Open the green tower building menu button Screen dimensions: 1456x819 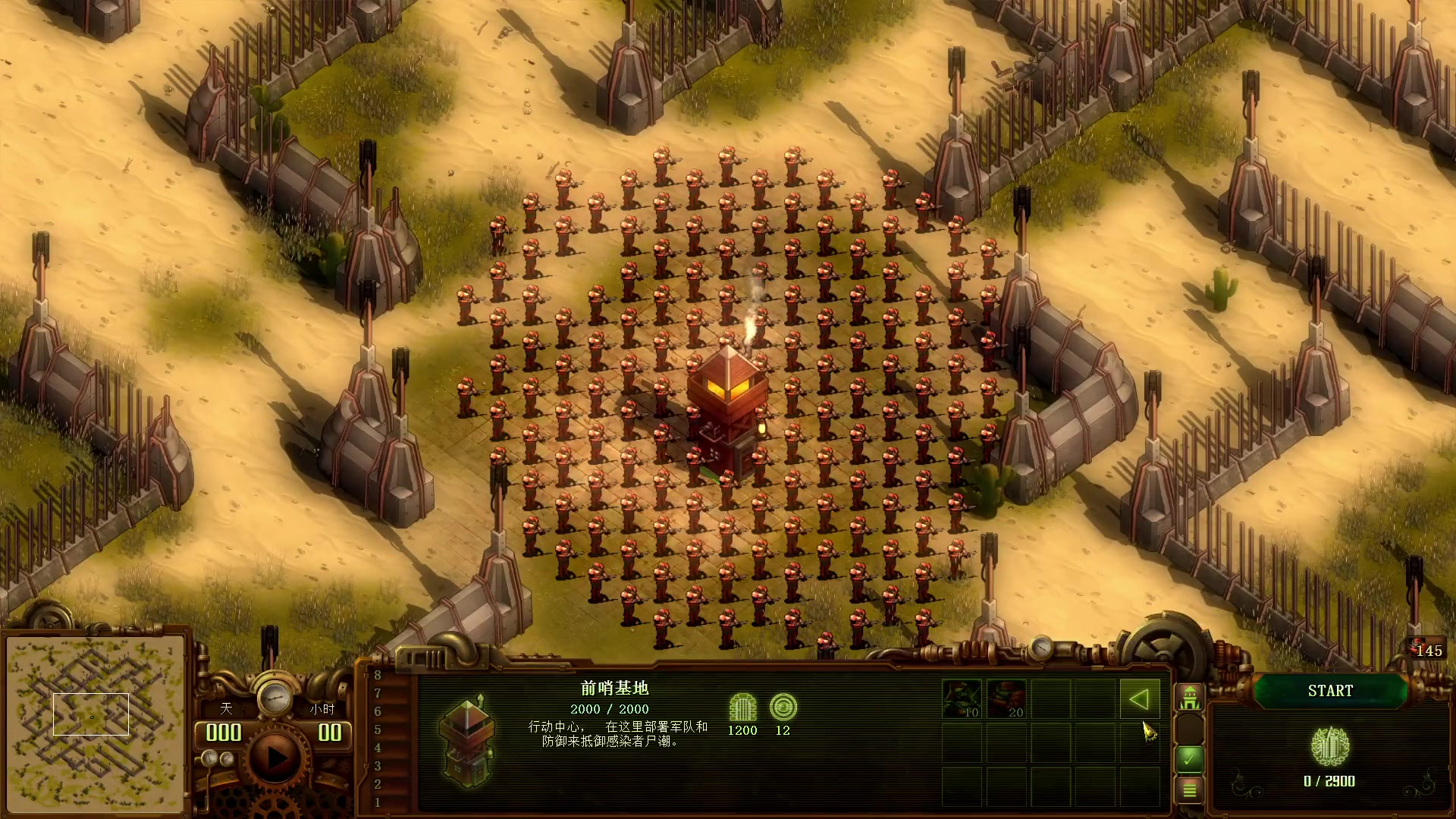pyautogui.click(x=1189, y=698)
